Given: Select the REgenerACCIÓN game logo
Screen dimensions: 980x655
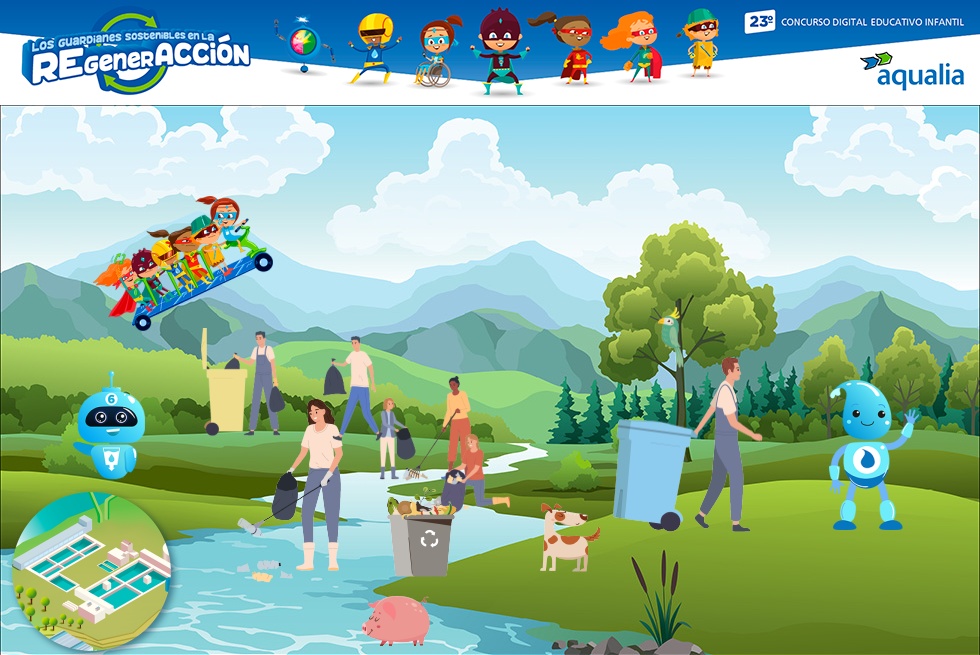Looking at the screenshot, I should pyautogui.click(x=137, y=56).
